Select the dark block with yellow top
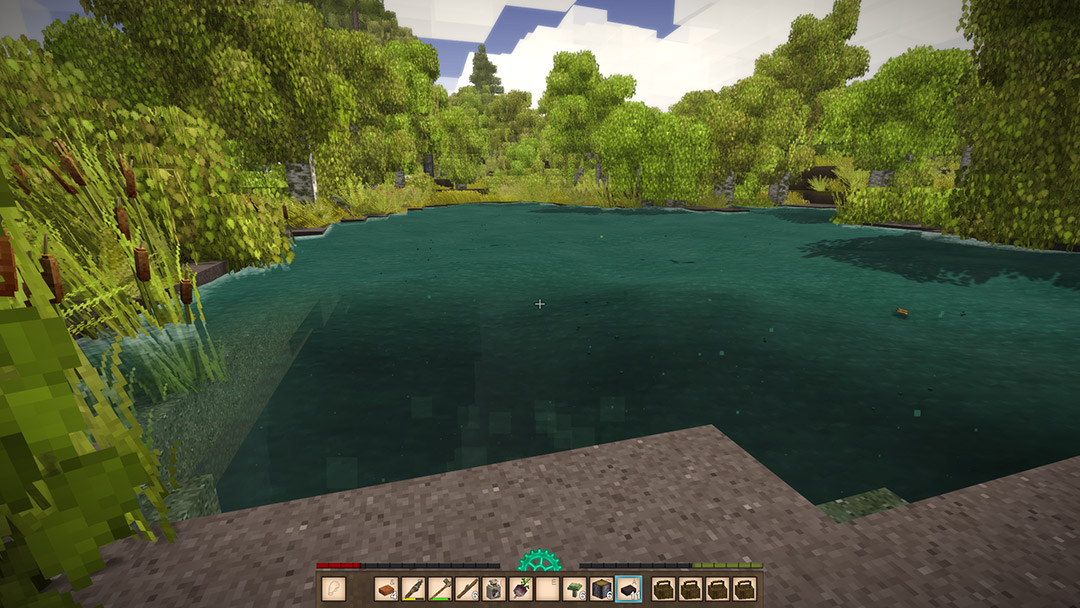This screenshot has height=608, width=1080. pyautogui.click(x=602, y=590)
